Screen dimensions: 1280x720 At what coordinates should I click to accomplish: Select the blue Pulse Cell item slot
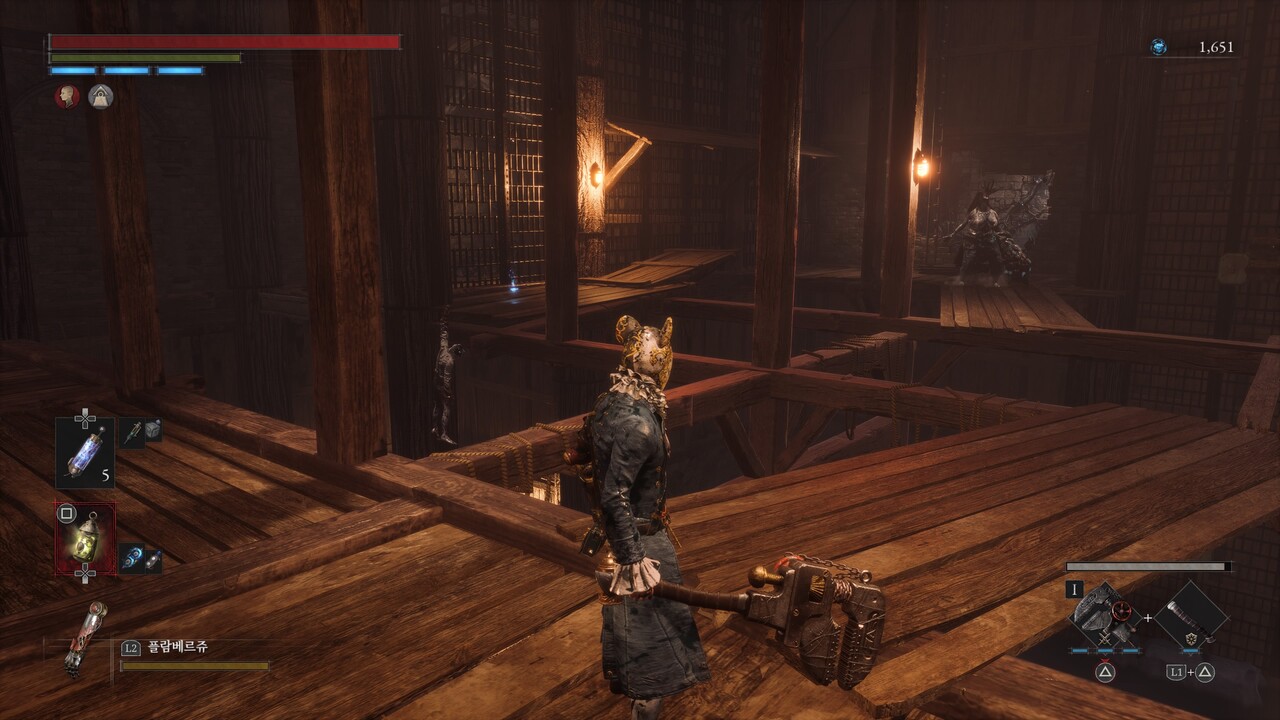point(84,452)
